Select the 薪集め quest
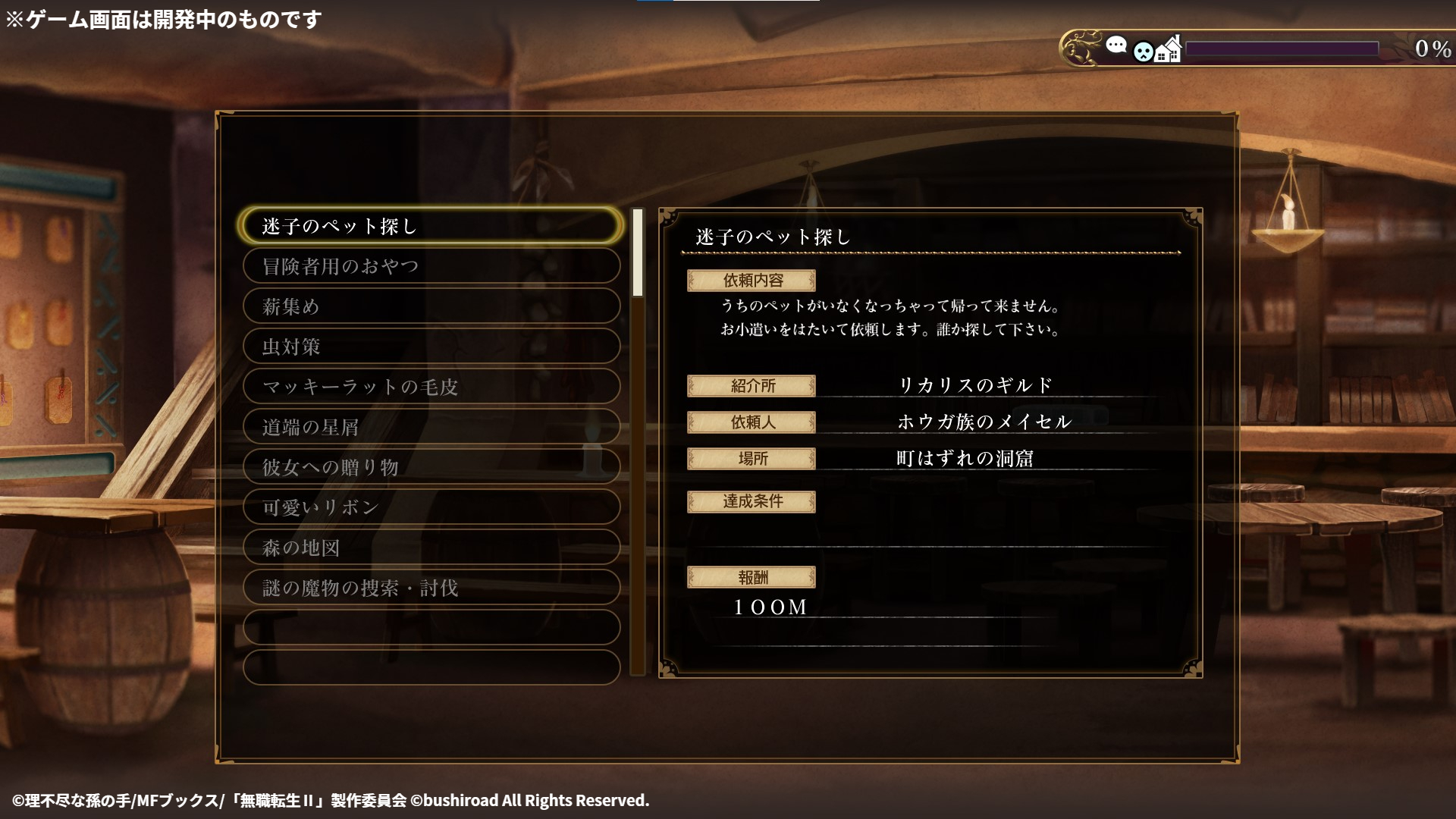 [x=431, y=306]
